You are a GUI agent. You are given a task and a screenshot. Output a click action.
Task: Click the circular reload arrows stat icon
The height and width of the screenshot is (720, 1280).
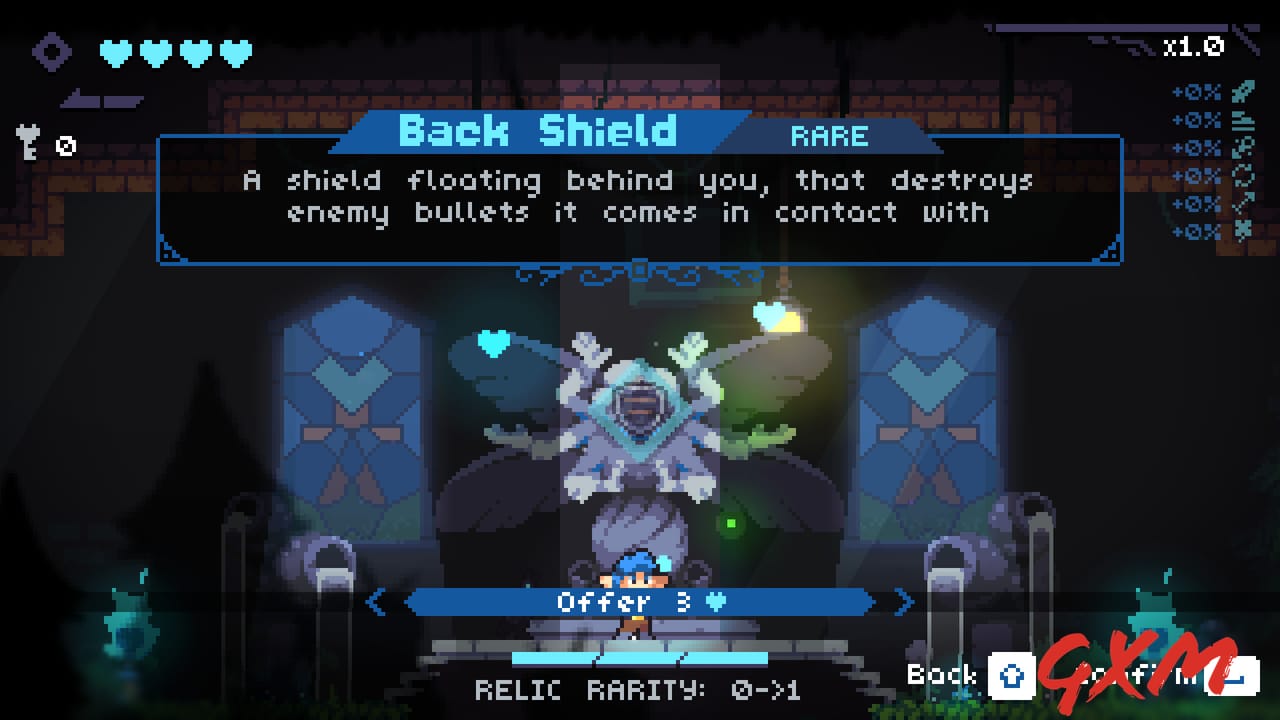pos(1243,174)
